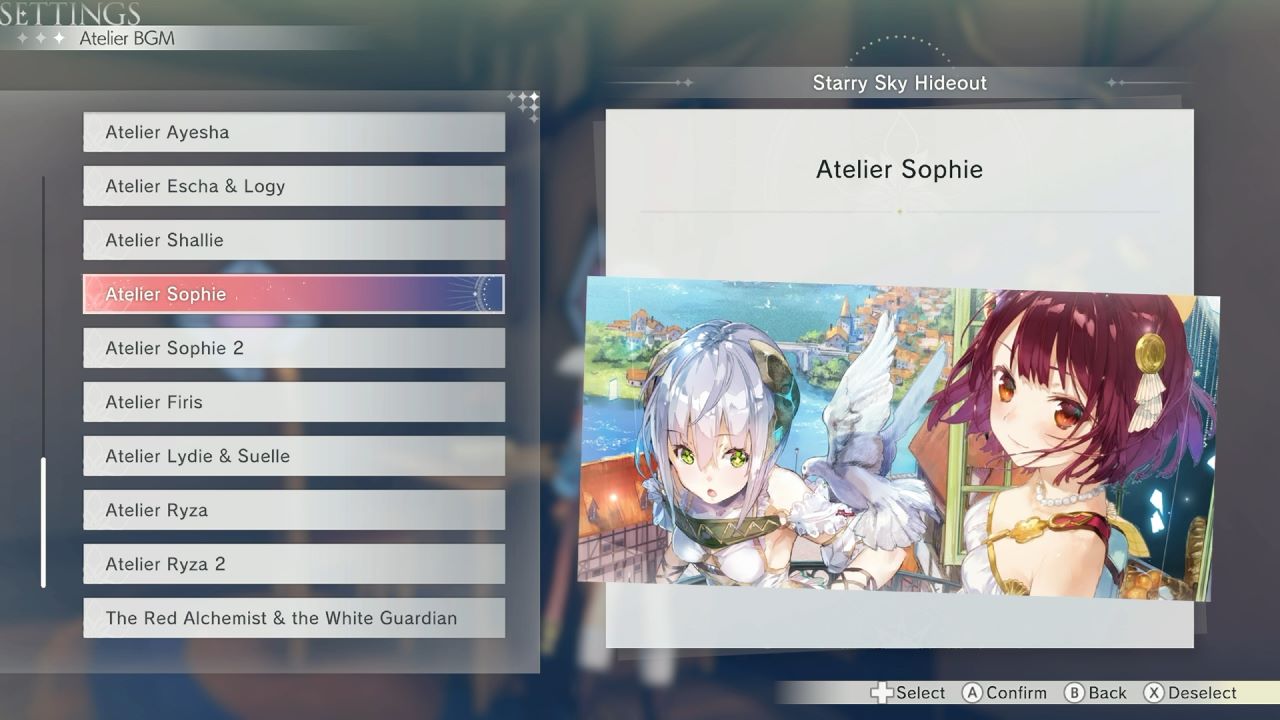Choose Atelier Shallie in the list
This screenshot has width=1280, height=720.
click(293, 240)
